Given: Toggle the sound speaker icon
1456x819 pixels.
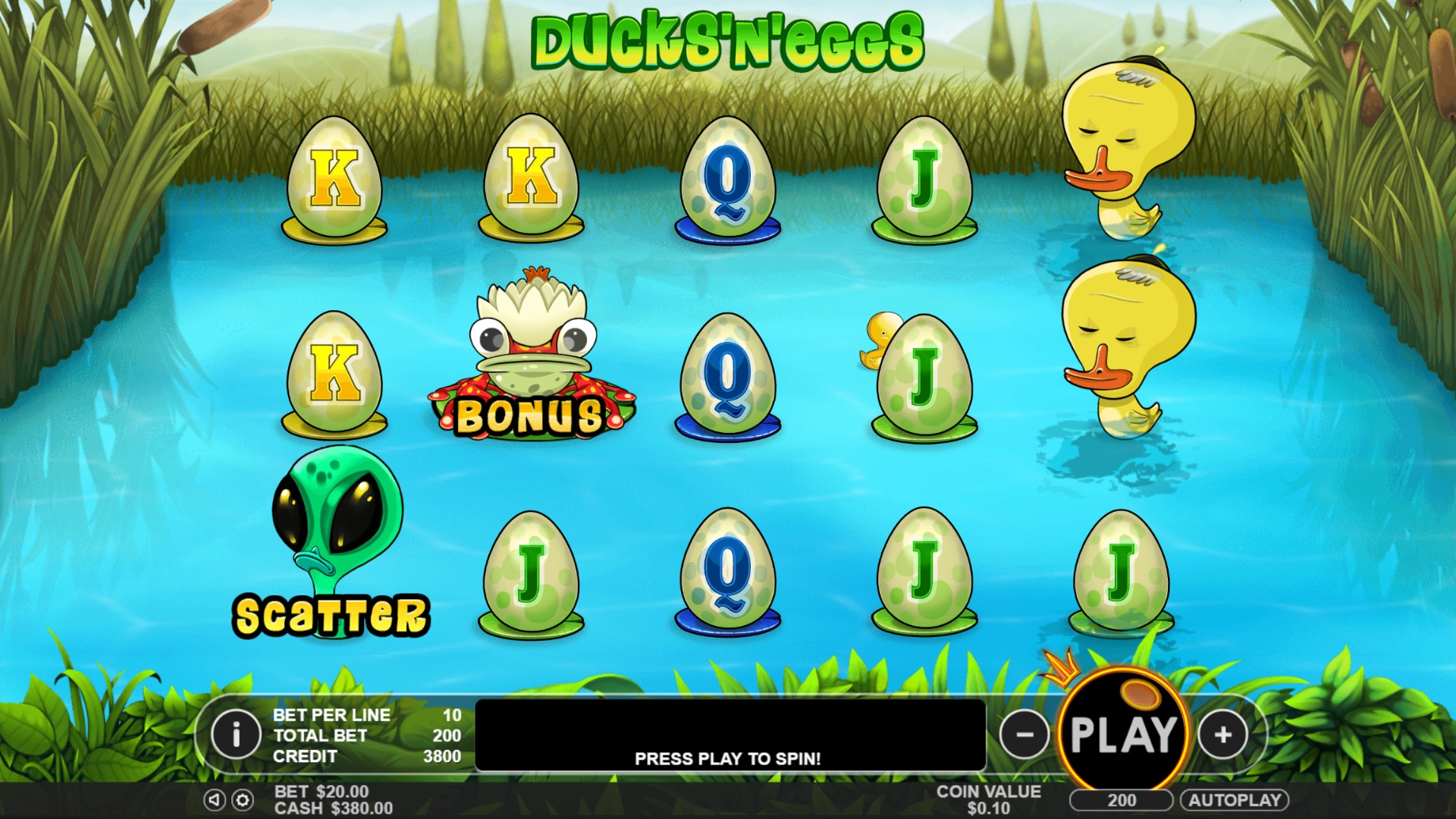Looking at the screenshot, I should point(215,799).
